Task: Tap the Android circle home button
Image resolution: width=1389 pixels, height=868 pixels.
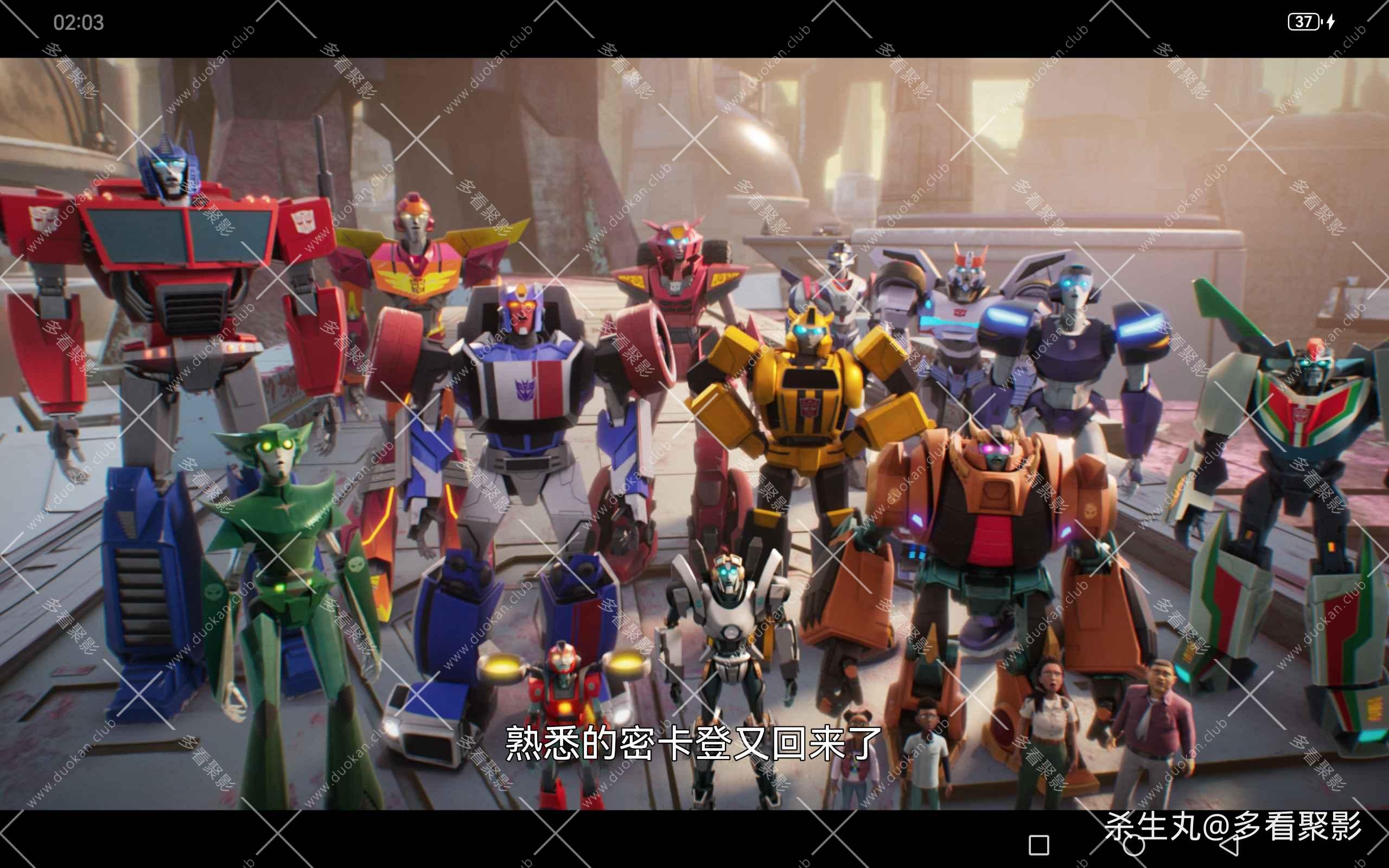Action: click(1133, 845)
